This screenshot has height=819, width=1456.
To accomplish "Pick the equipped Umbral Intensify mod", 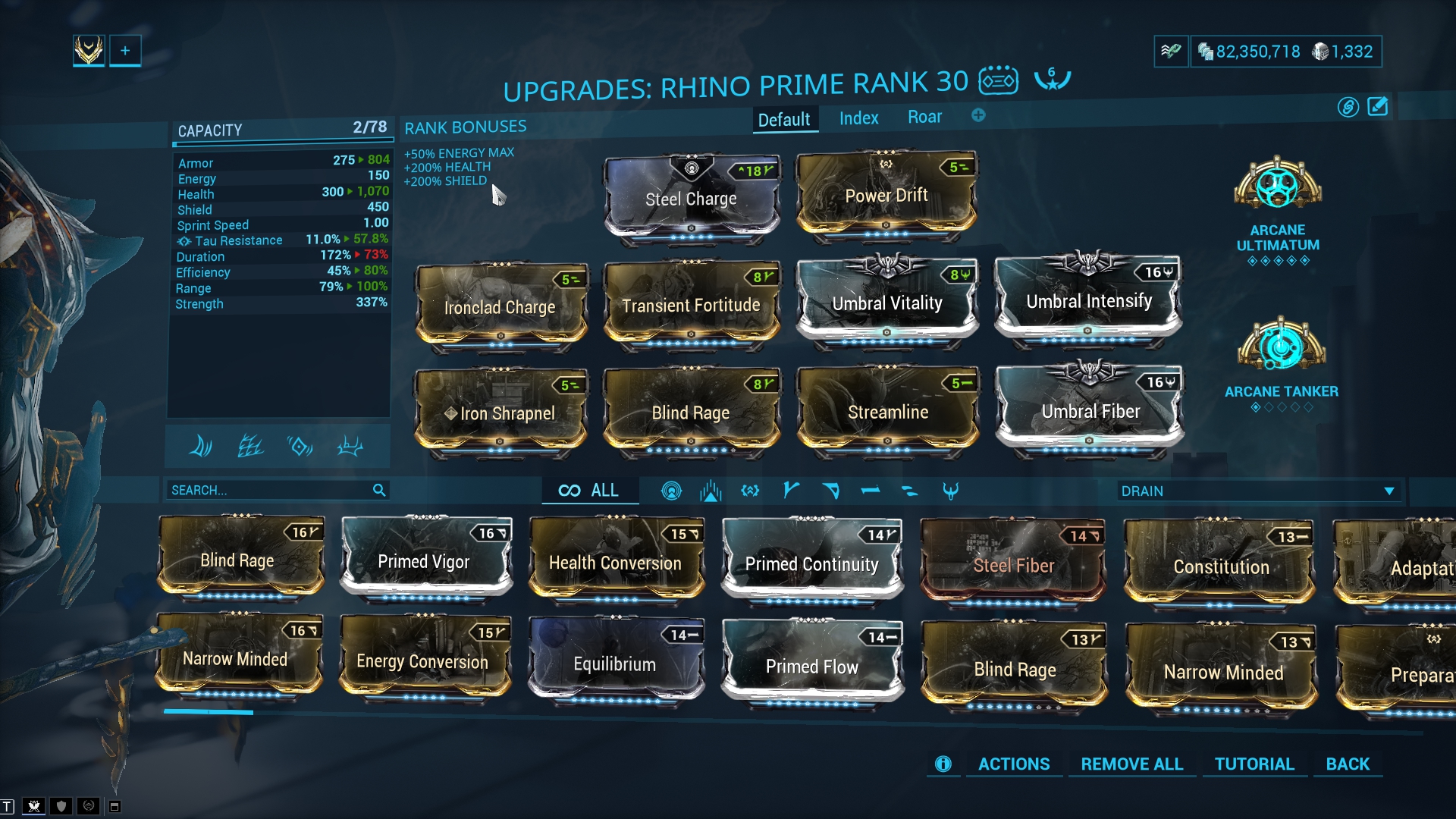I will [1088, 302].
